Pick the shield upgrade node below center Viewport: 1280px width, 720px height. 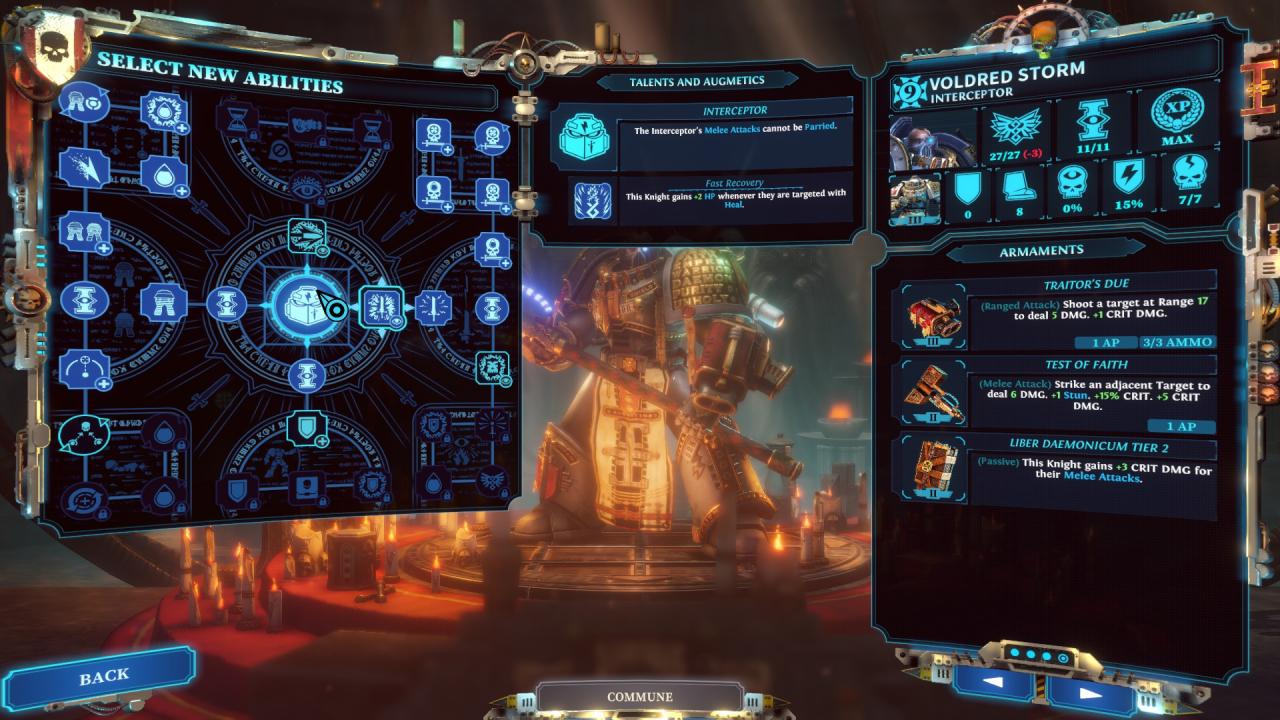pyautogui.click(x=306, y=428)
